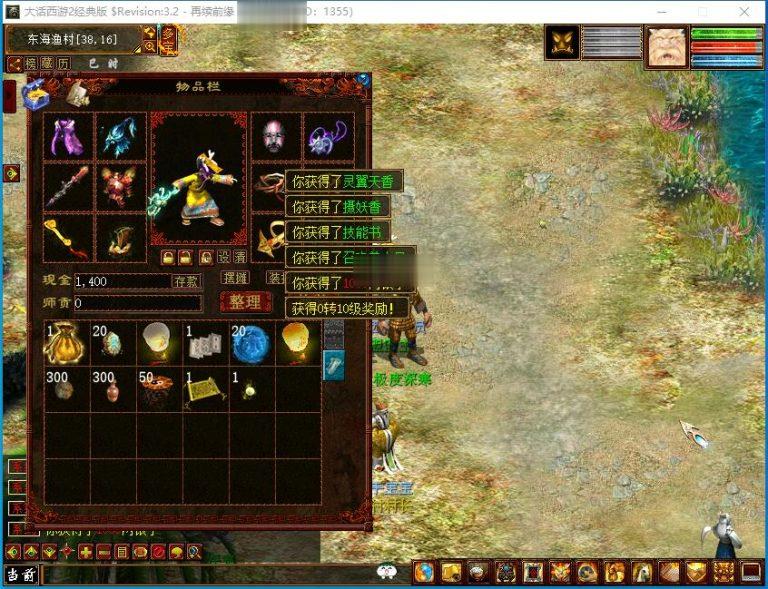Click the 摆摊 stall button

(x=236, y=278)
